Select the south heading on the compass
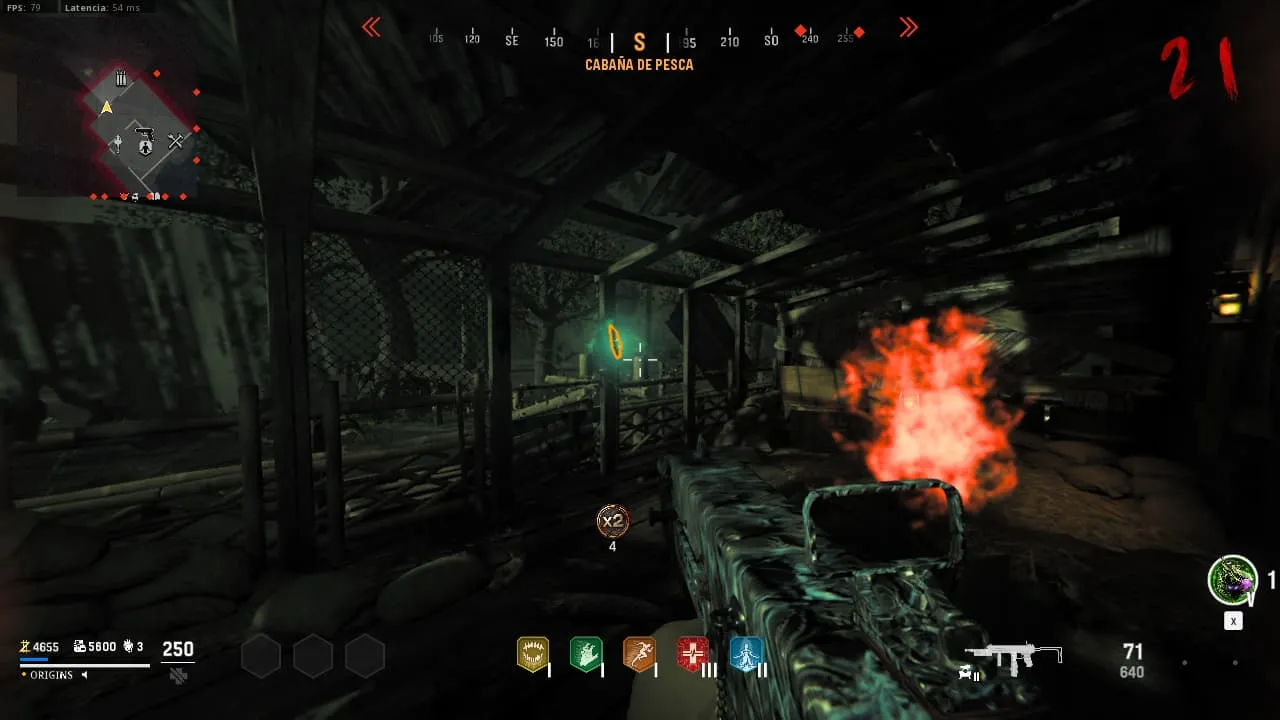The height and width of the screenshot is (720, 1280). click(639, 42)
